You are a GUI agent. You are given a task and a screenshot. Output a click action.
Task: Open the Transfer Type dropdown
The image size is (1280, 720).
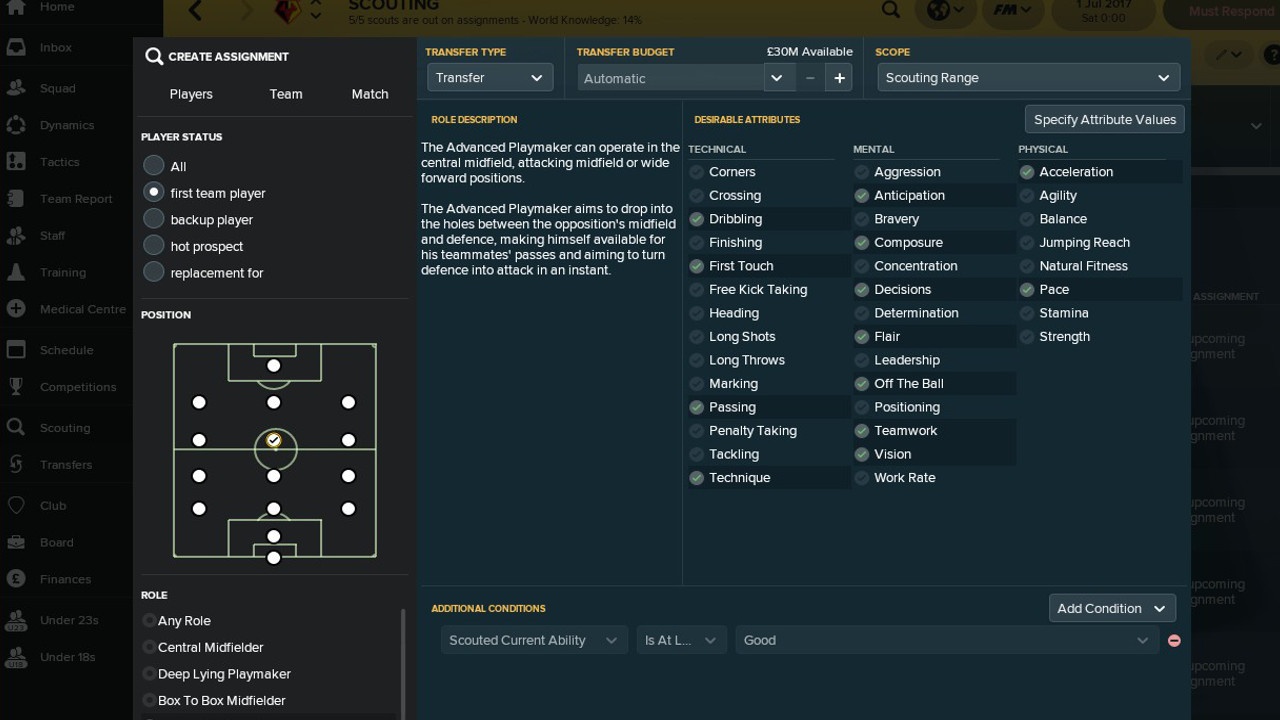click(489, 78)
